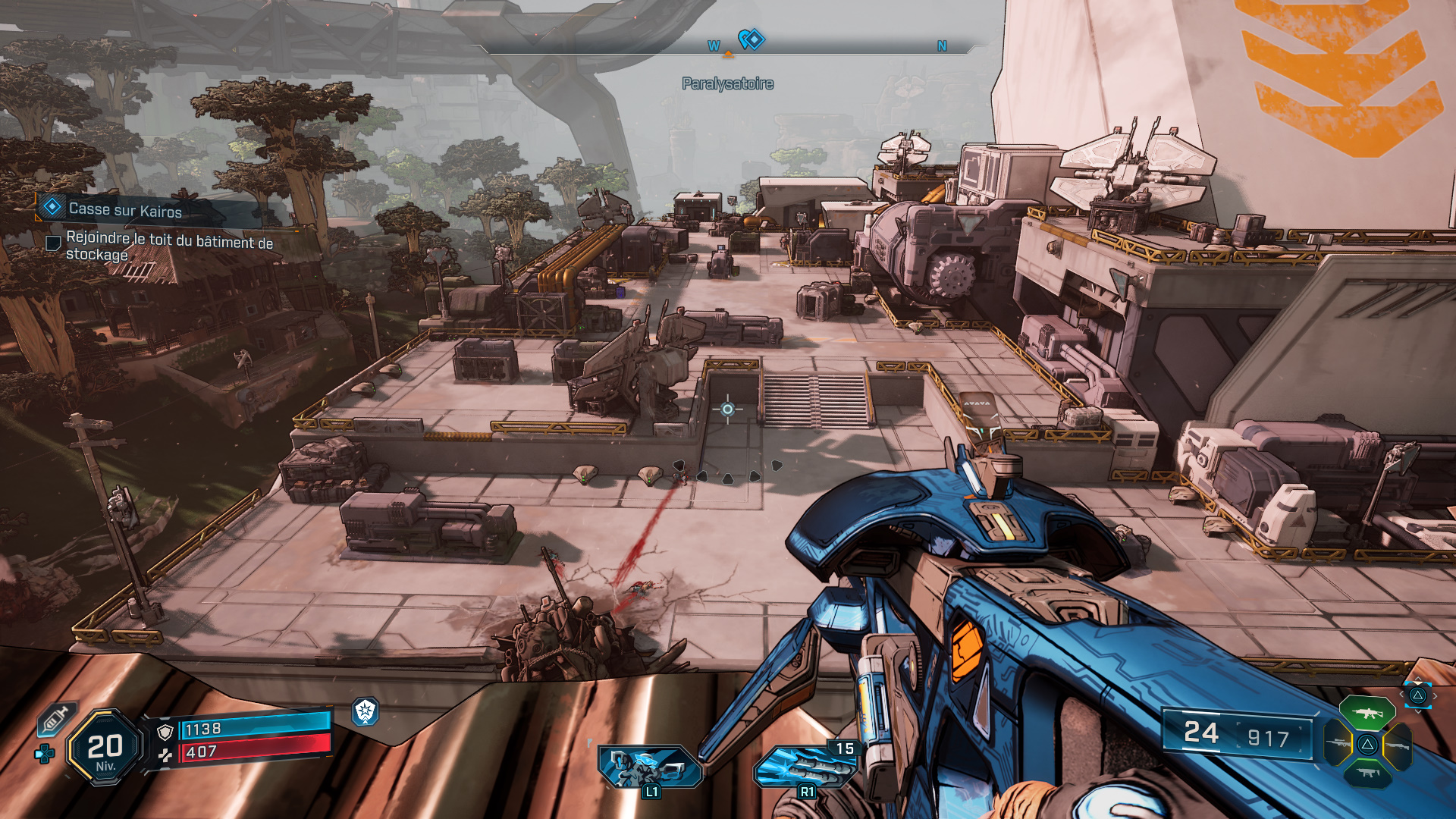Tick the storage building rooftop objective checkbox
The image size is (1456, 819).
(54, 243)
